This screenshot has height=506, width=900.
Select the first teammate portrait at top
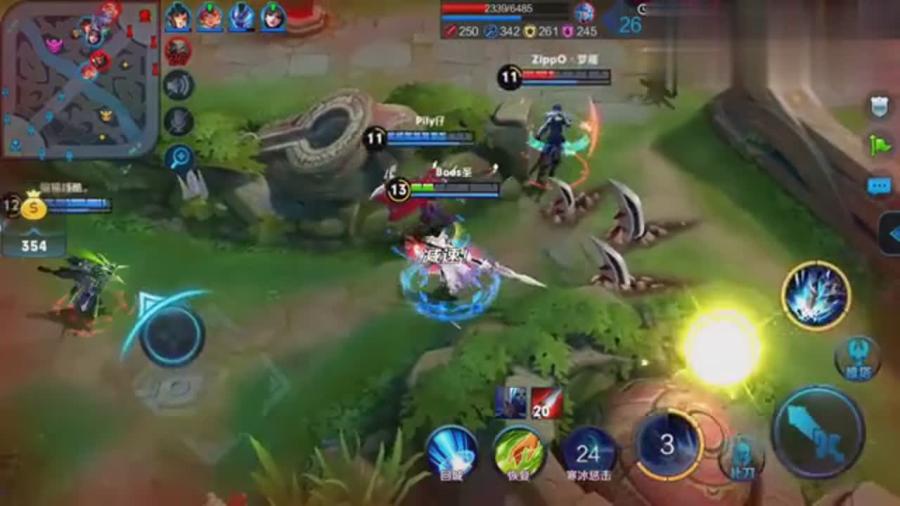pos(178,17)
